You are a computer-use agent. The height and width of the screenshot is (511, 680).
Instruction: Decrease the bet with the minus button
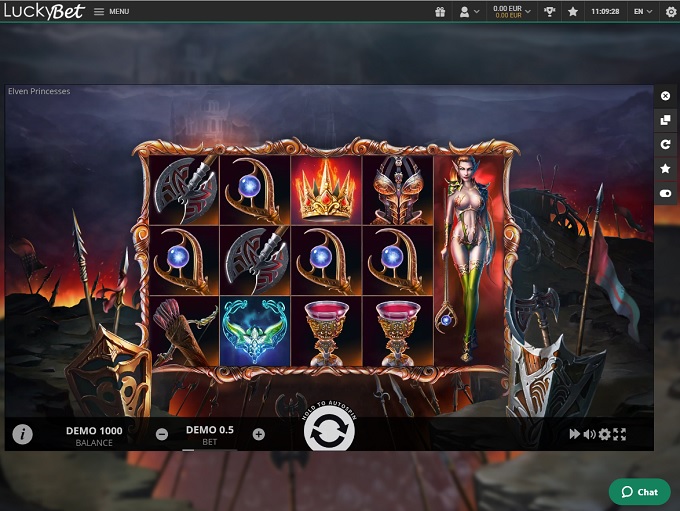(162, 434)
